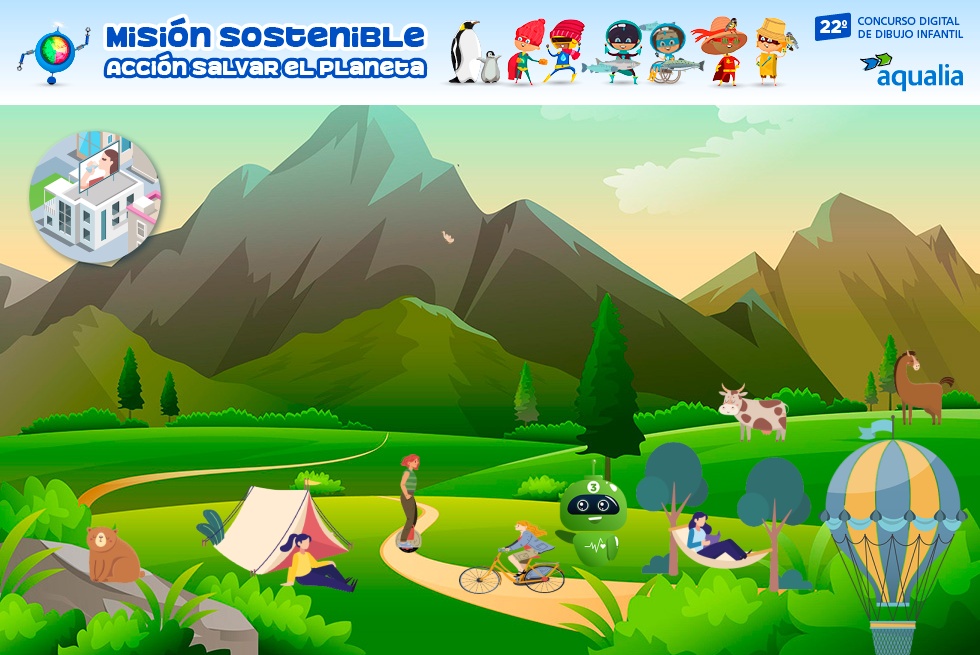Viewport: 980px width, 655px height.
Task: Click the aqualia logo
Action: 911,70
